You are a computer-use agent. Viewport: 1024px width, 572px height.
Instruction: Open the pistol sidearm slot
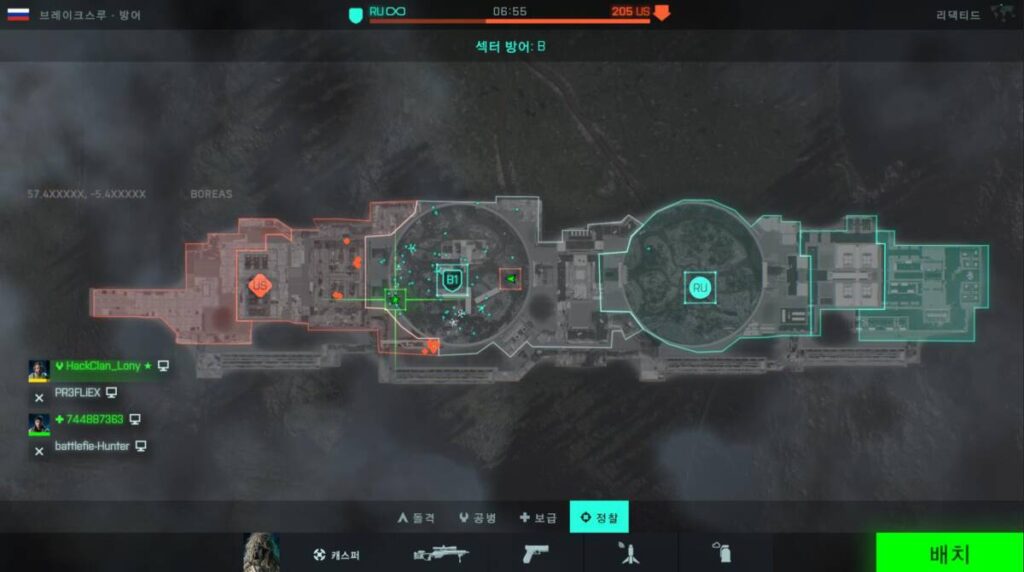(x=536, y=553)
